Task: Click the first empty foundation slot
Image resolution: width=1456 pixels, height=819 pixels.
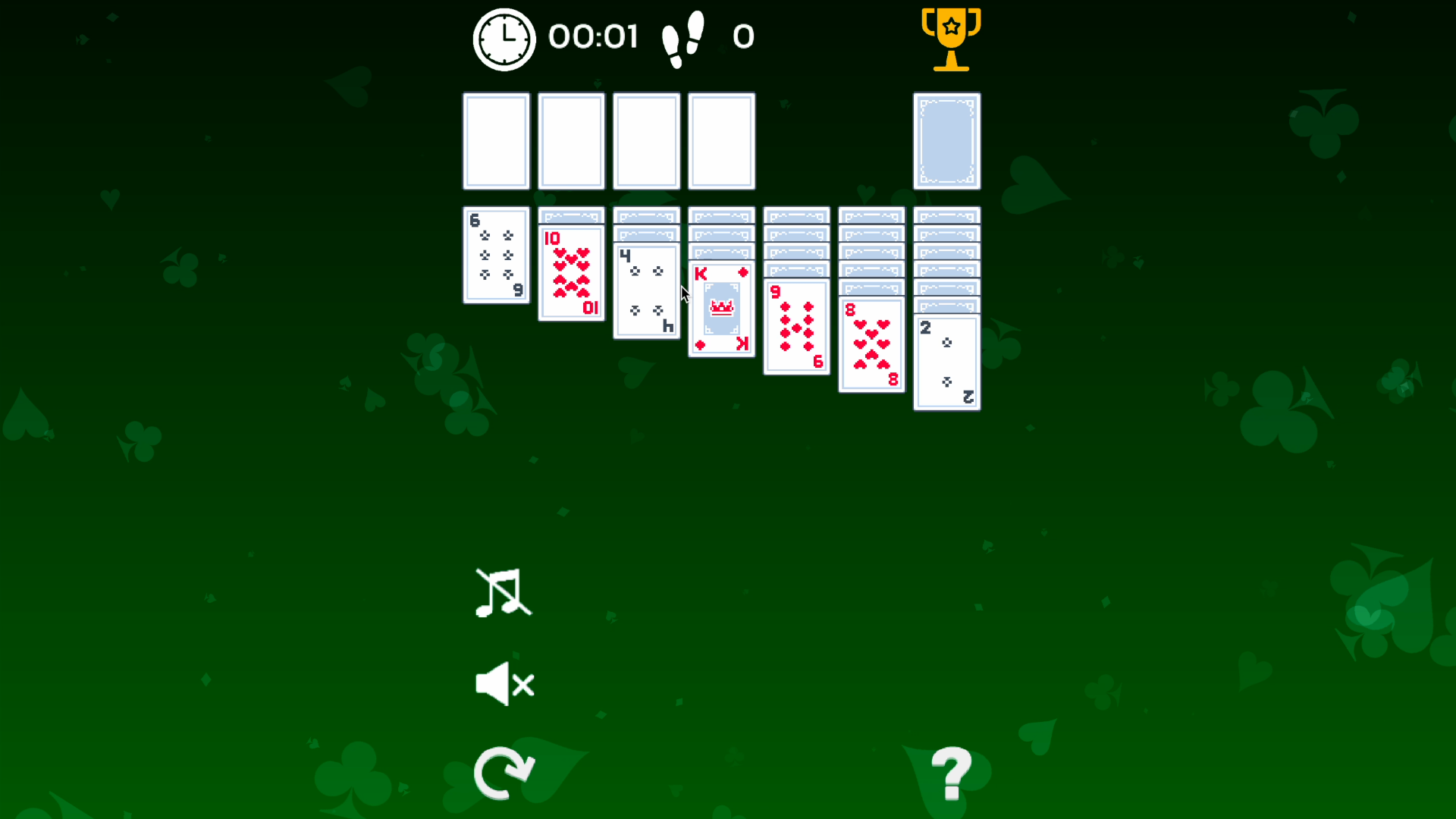Action: tap(496, 140)
